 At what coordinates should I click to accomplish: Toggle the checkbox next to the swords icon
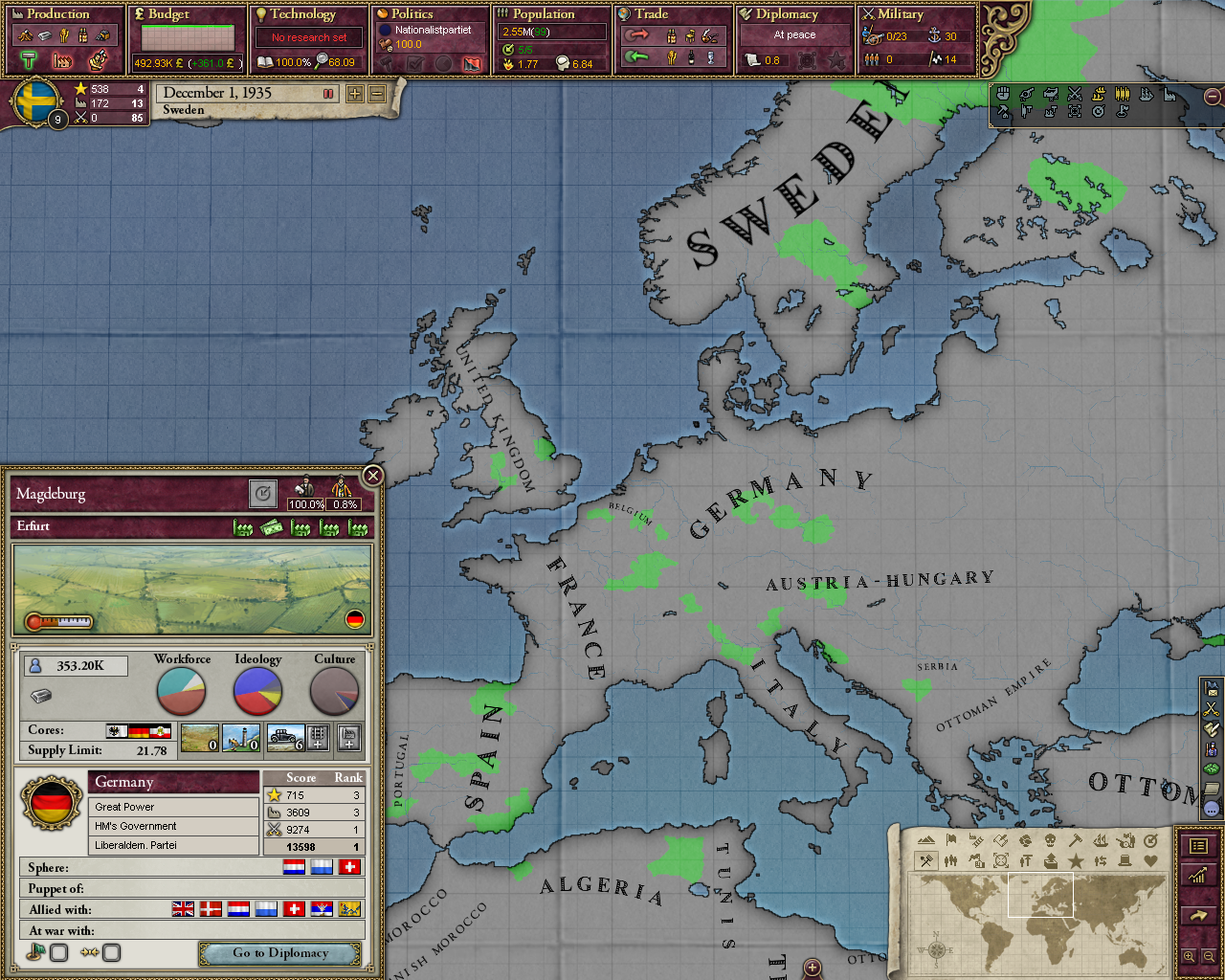[111, 952]
